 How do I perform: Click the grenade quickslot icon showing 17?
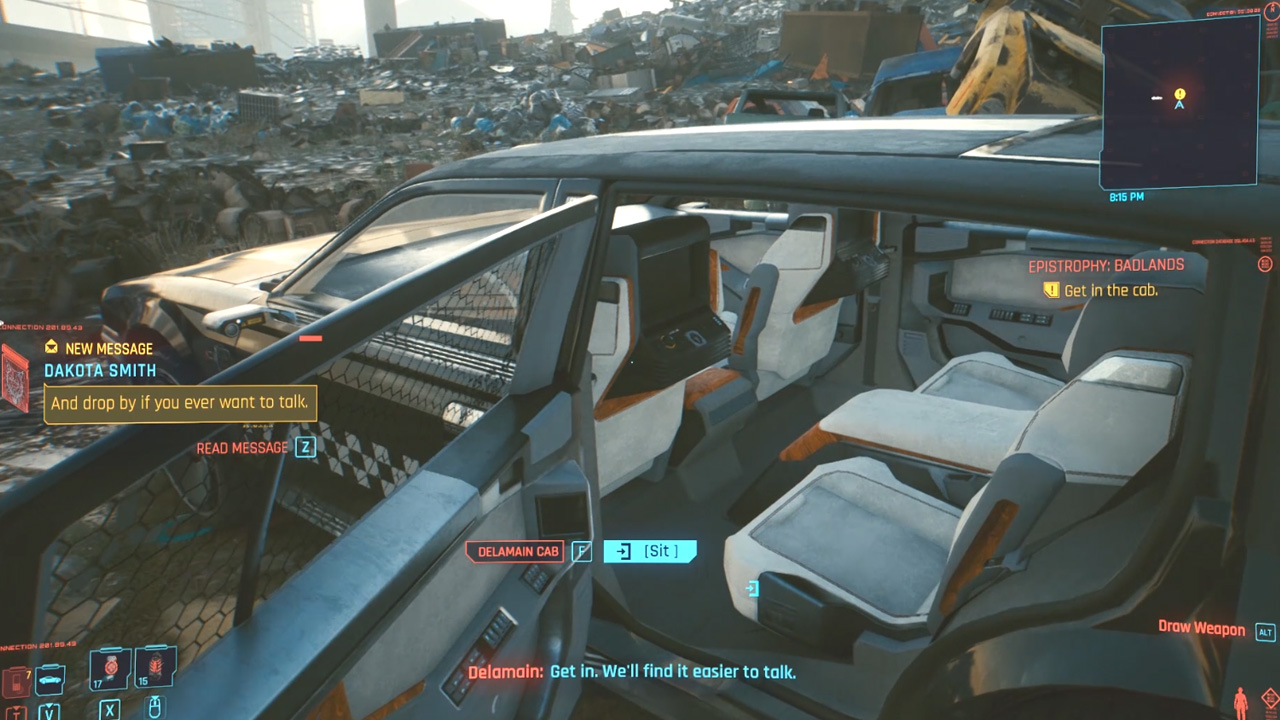coord(109,667)
